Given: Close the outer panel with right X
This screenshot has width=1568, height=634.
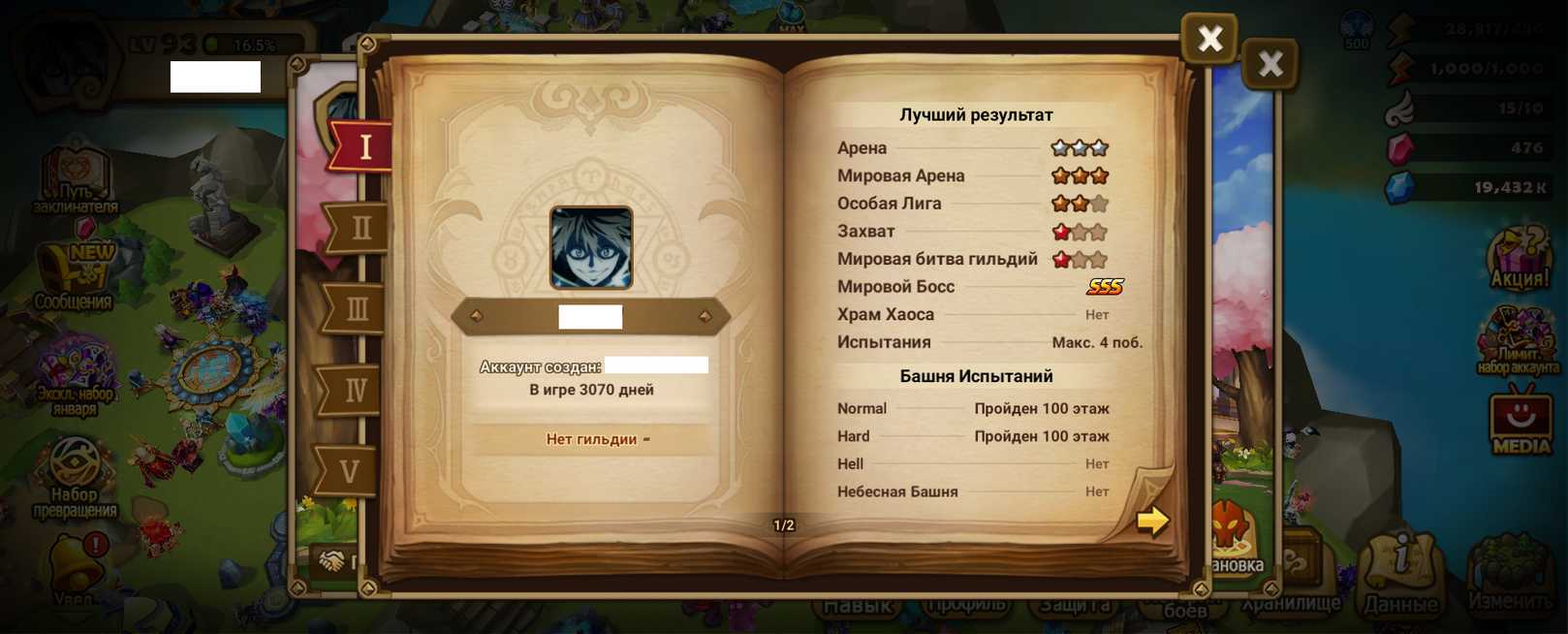Looking at the screenshot, I should tap(1270, 64).
